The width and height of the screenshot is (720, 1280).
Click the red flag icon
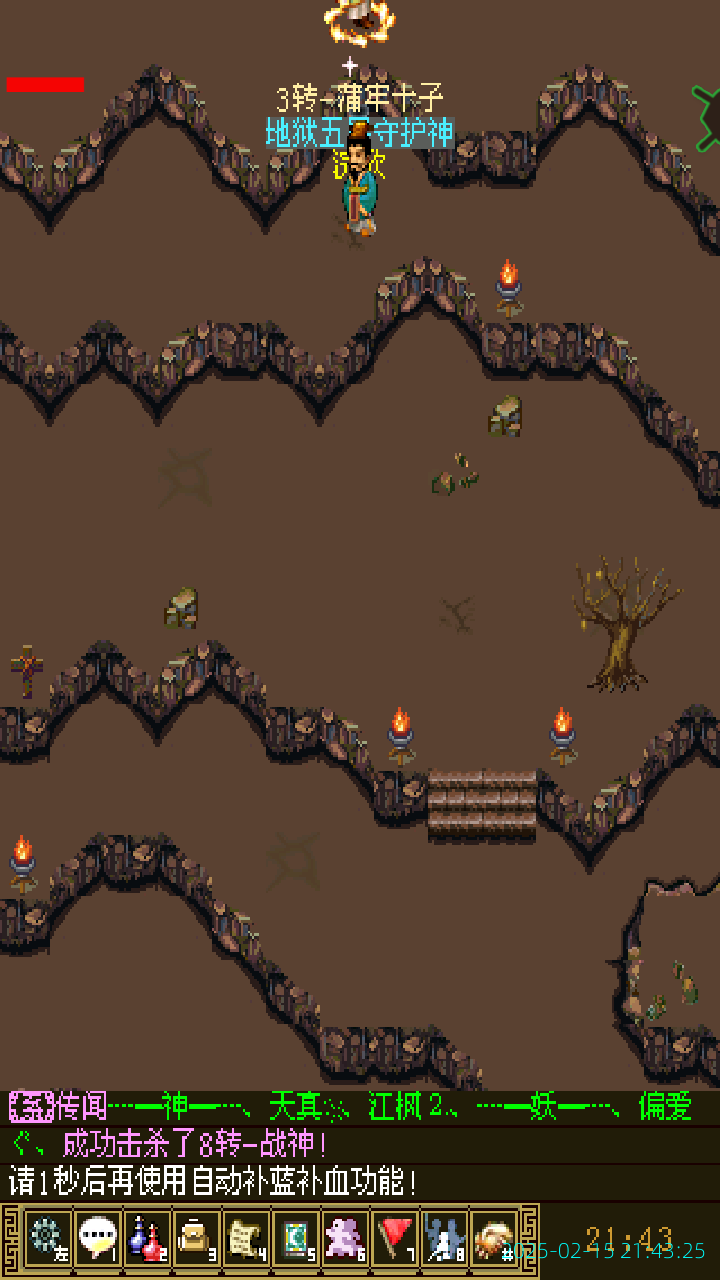(x=396, y=1238)
